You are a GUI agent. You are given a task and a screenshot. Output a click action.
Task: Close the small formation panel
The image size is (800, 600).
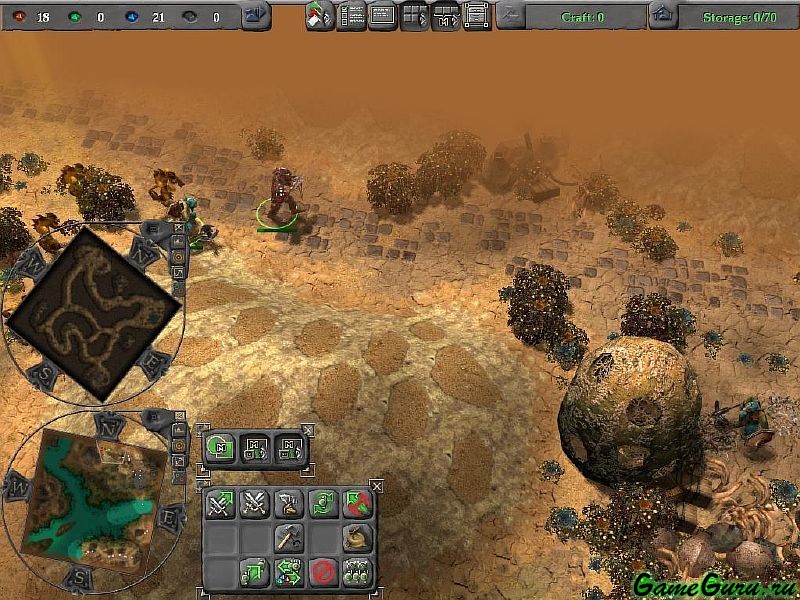[308, 430]
